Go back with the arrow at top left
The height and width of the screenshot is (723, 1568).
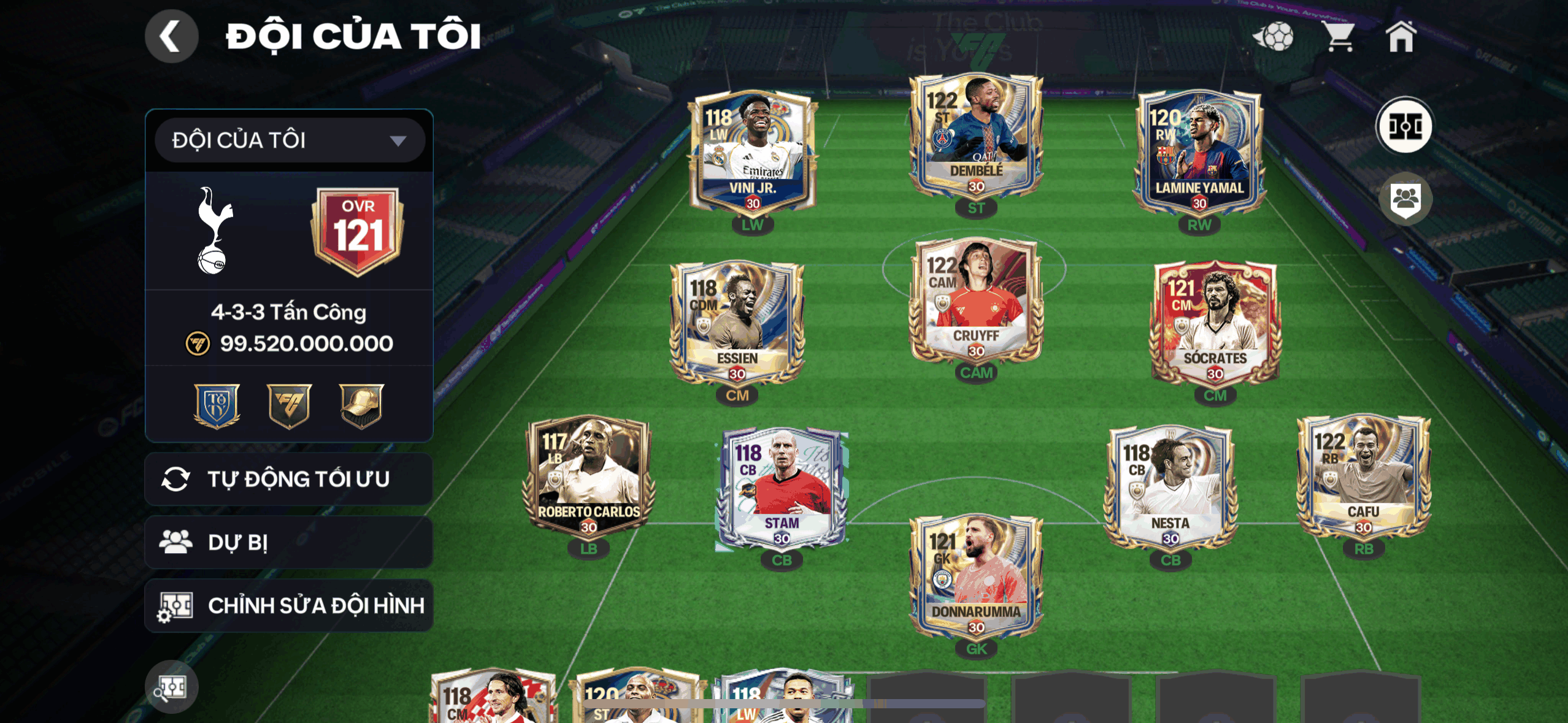(172, 37)
